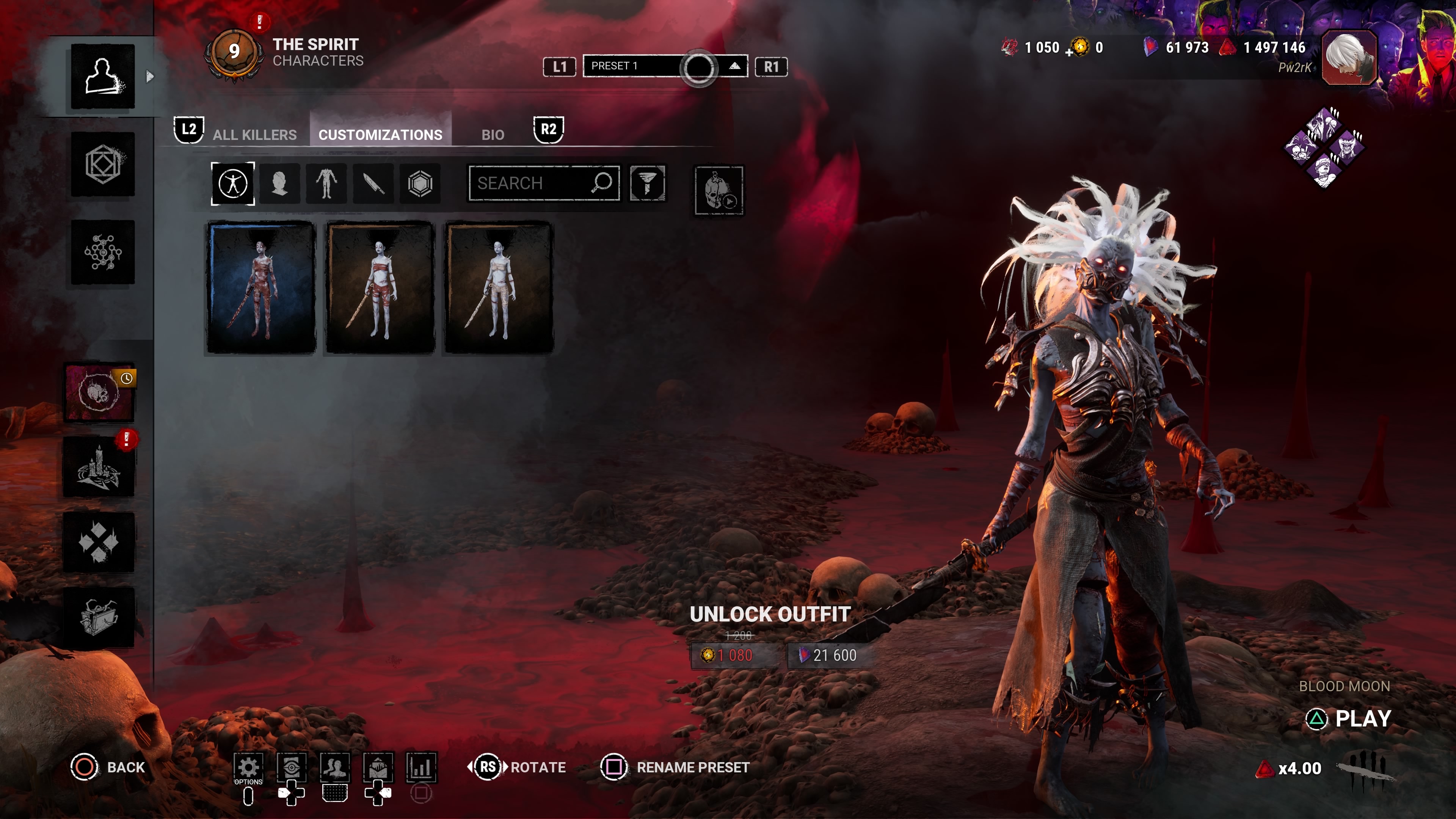Unlock outfit for 21 600 Iridescent Shards

tap(828, 655)
